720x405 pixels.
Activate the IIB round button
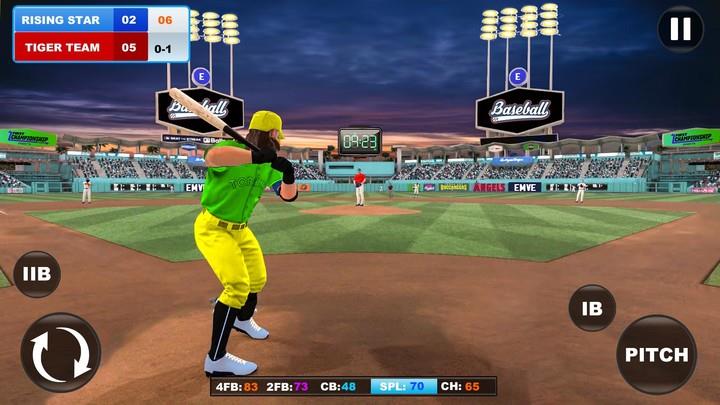pos(37,274)
